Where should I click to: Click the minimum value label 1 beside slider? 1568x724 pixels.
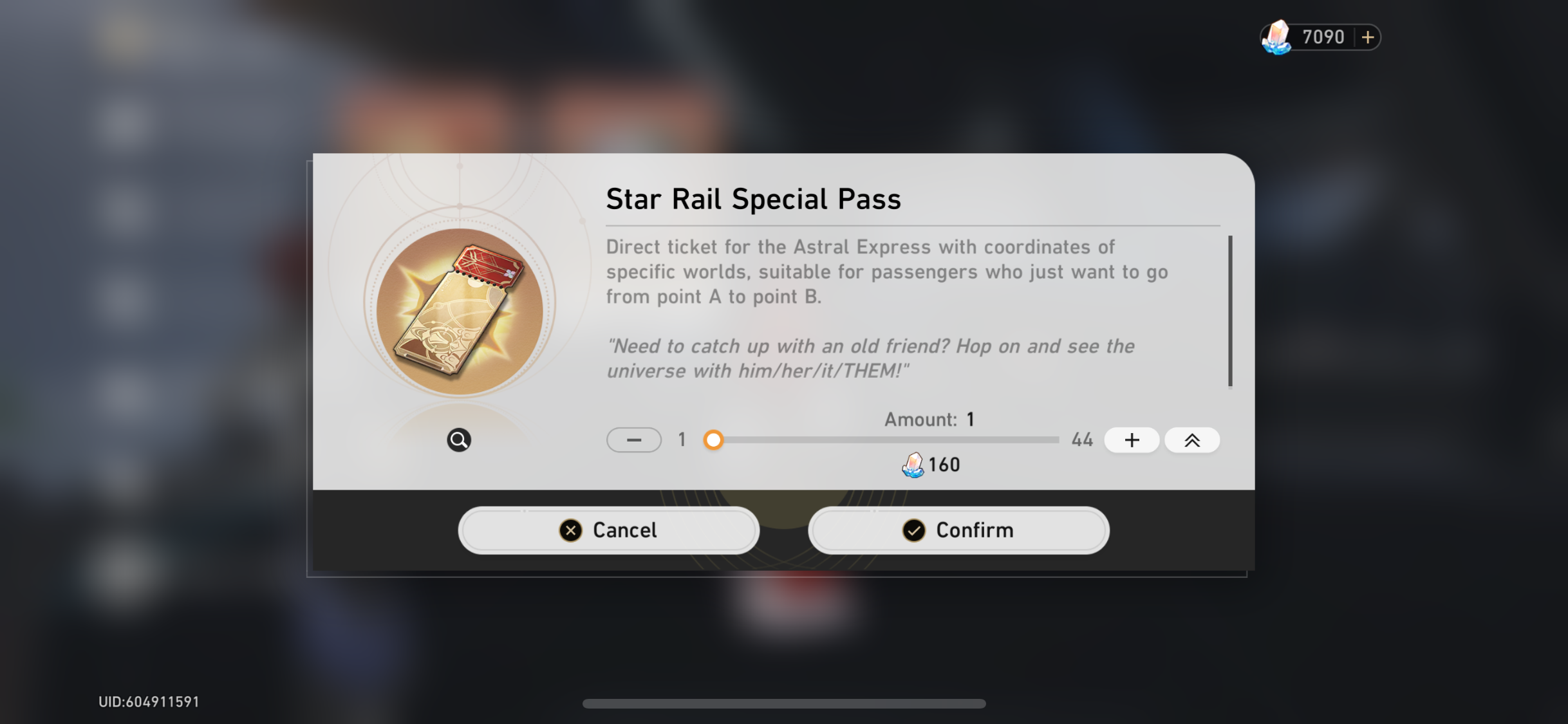tap(680, 440)
